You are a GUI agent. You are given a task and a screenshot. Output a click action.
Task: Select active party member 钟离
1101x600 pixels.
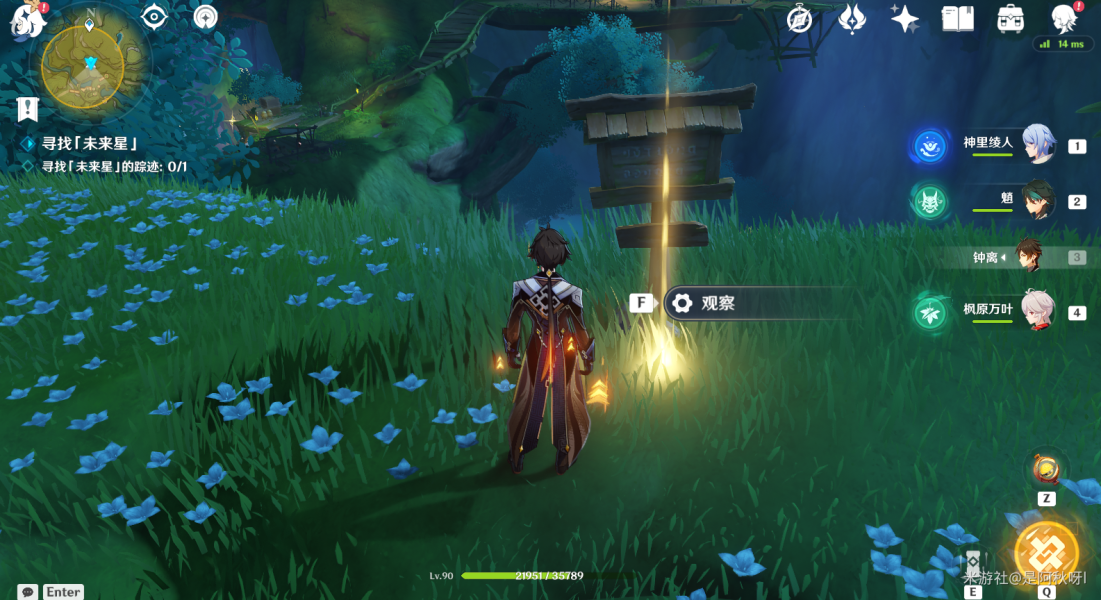tap(1029, 257)
